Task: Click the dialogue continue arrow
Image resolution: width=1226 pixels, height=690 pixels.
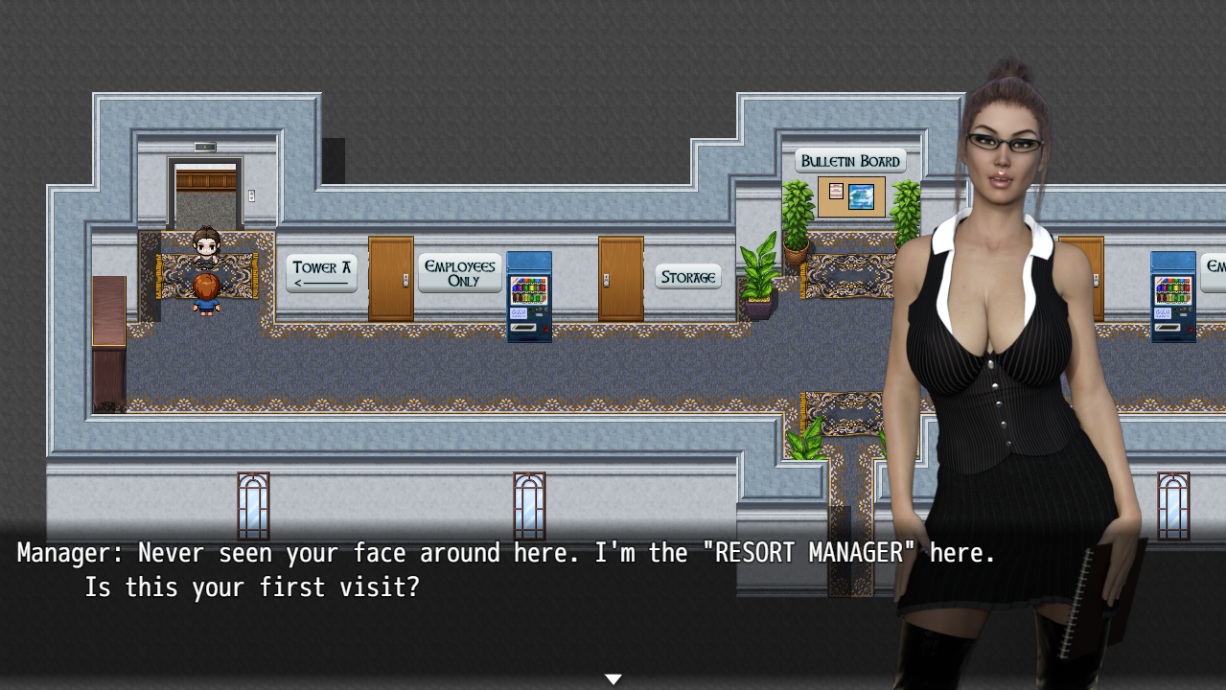Action: [613, 679]
